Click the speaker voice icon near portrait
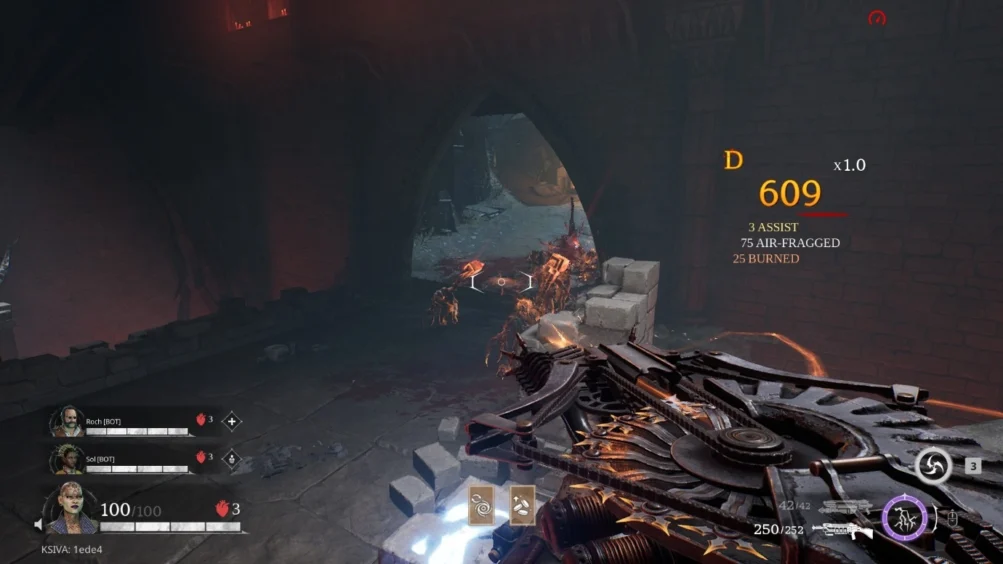 coord(39,524)
